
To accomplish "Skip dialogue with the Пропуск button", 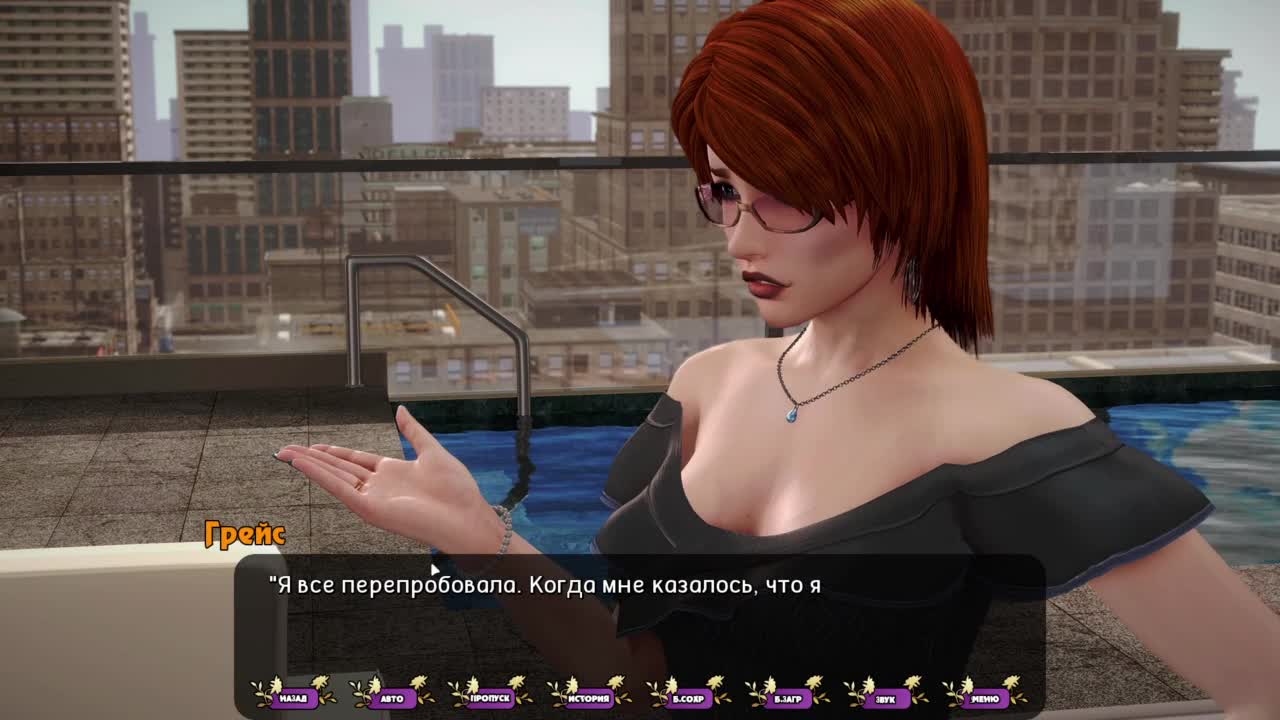I will tap(491, 698).
